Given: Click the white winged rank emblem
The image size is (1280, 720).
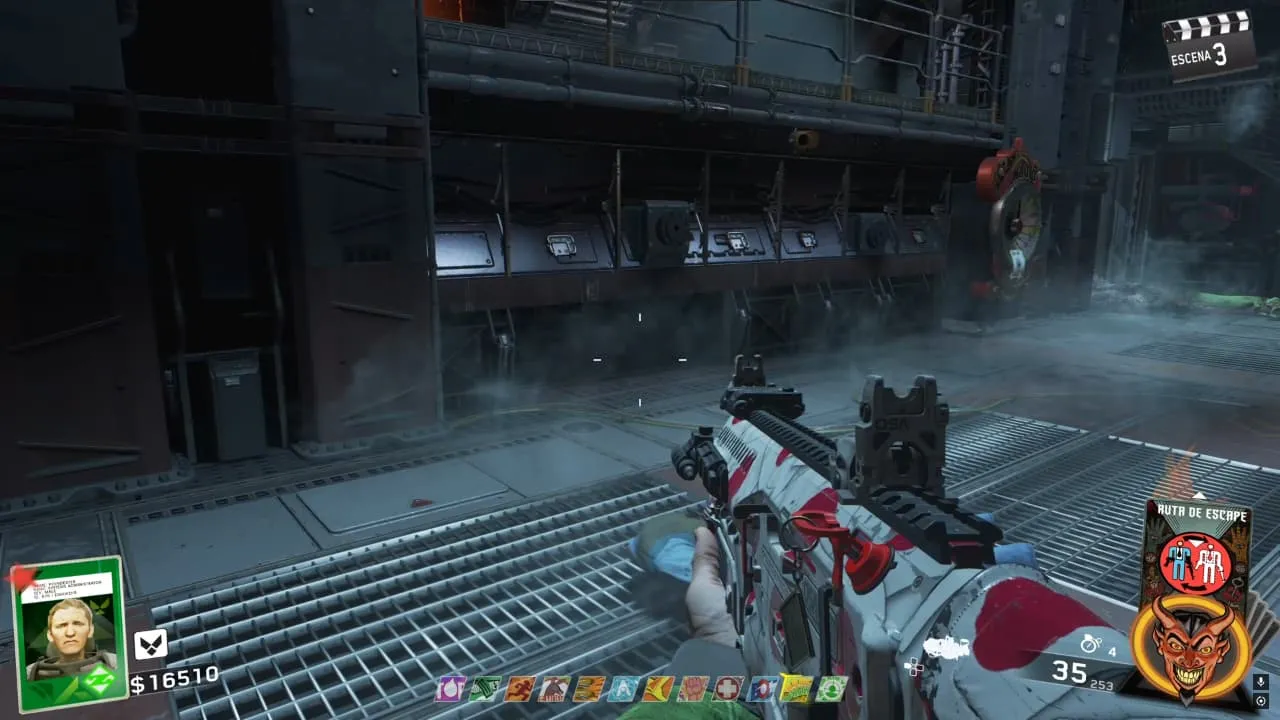Looking at the screenshot, I should (150, 645).
